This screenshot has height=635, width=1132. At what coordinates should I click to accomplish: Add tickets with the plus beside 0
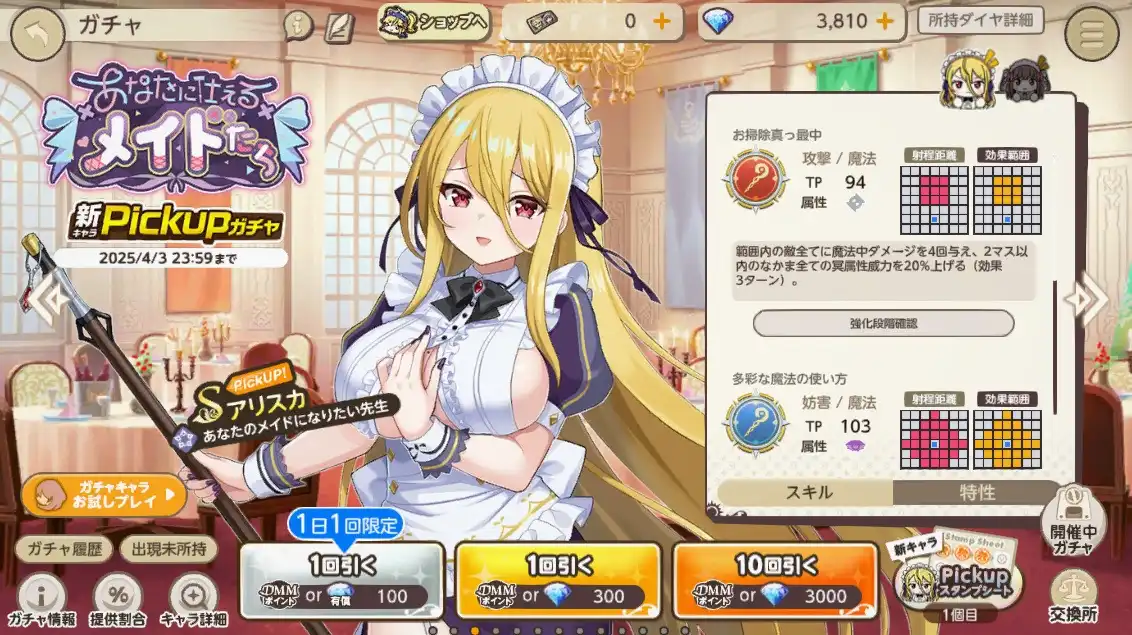[x=661, y=21]
